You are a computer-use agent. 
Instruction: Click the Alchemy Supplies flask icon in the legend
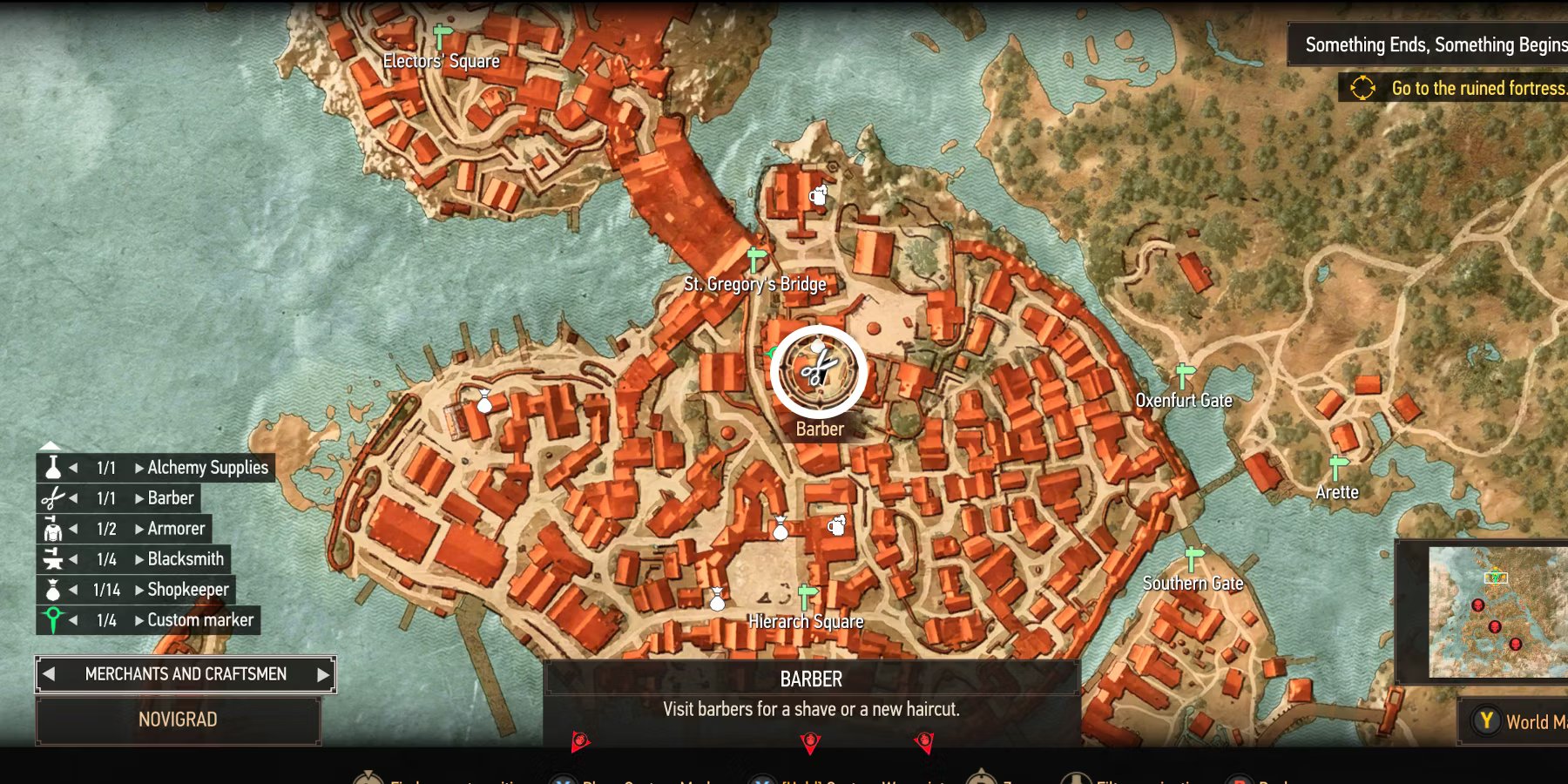(52, 468)
